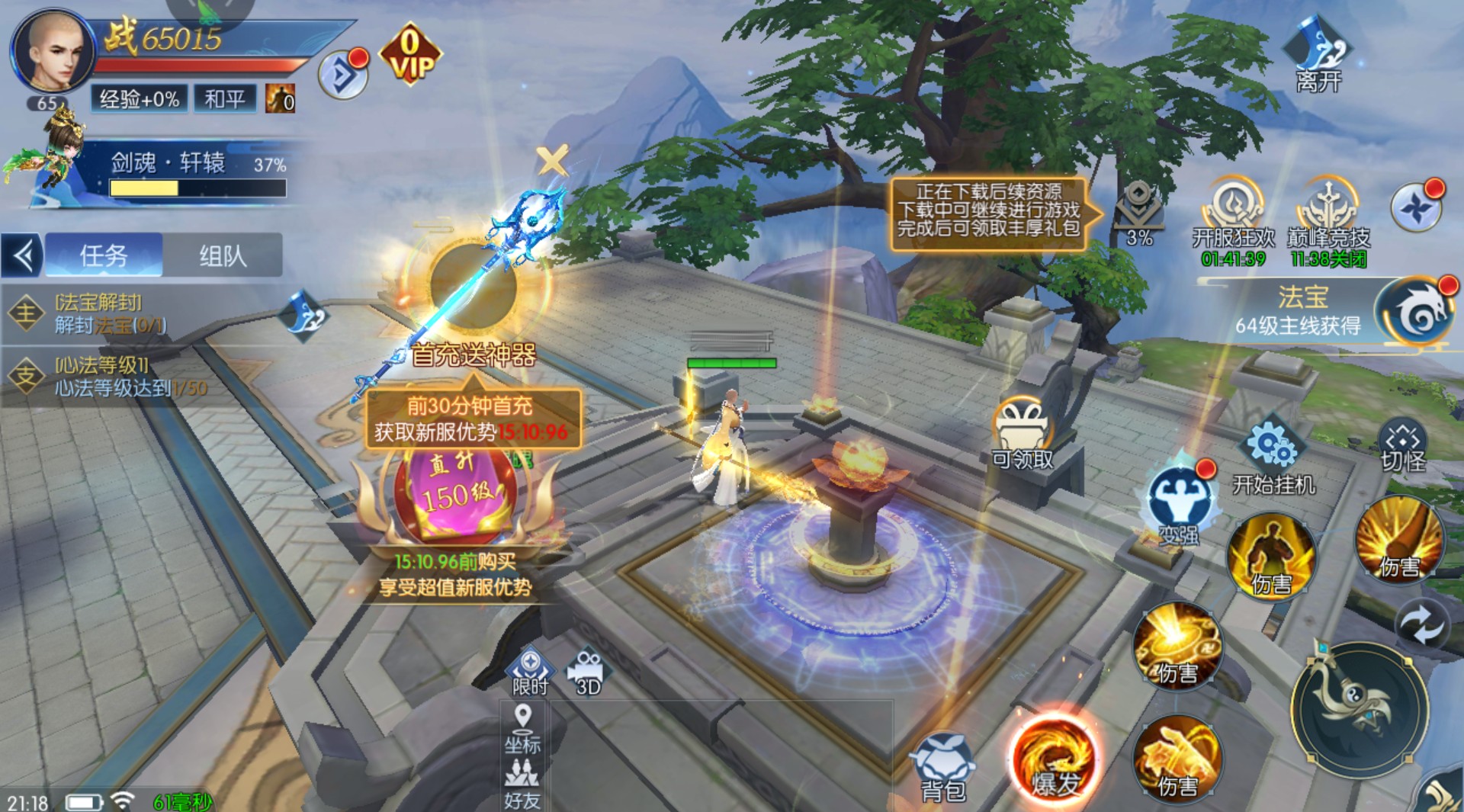Open the VIP panel

click(x=411, y=55)
